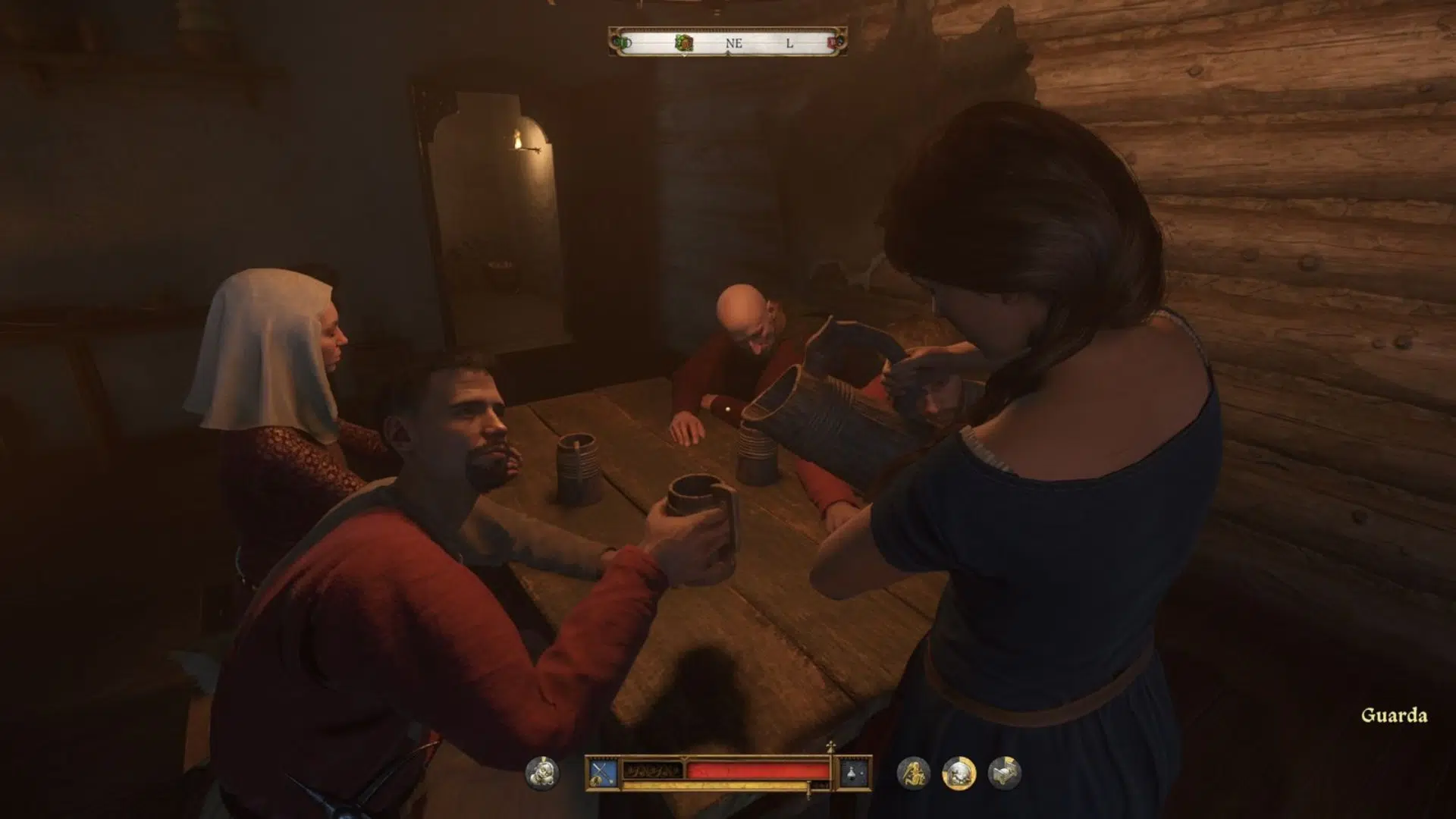The image size is (1456, 819).
Task: Click the bed-shaped status icon
Action: tap(1005, 773)
